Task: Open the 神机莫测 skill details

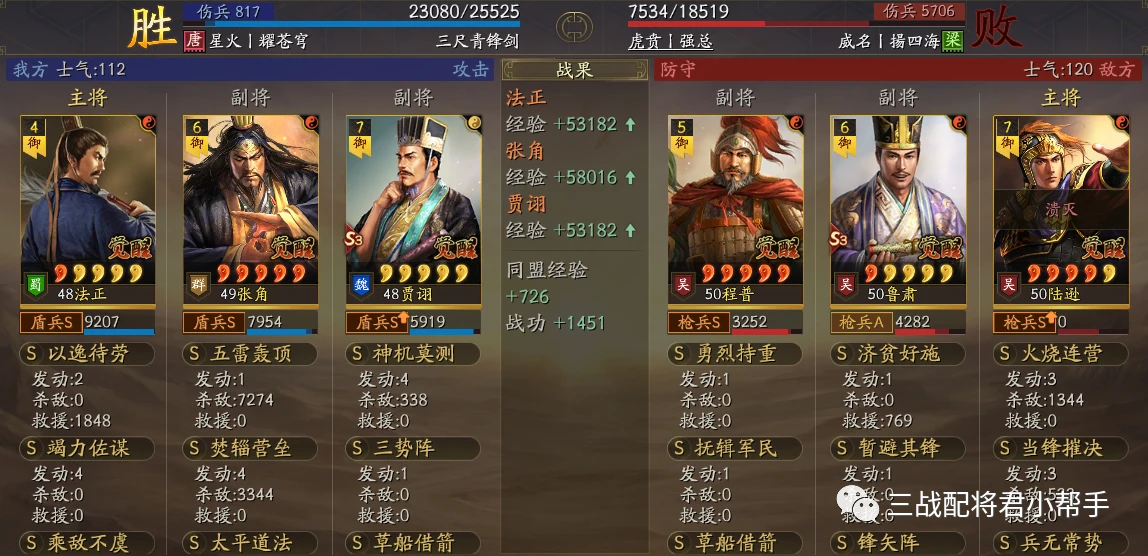Action: 413,354
